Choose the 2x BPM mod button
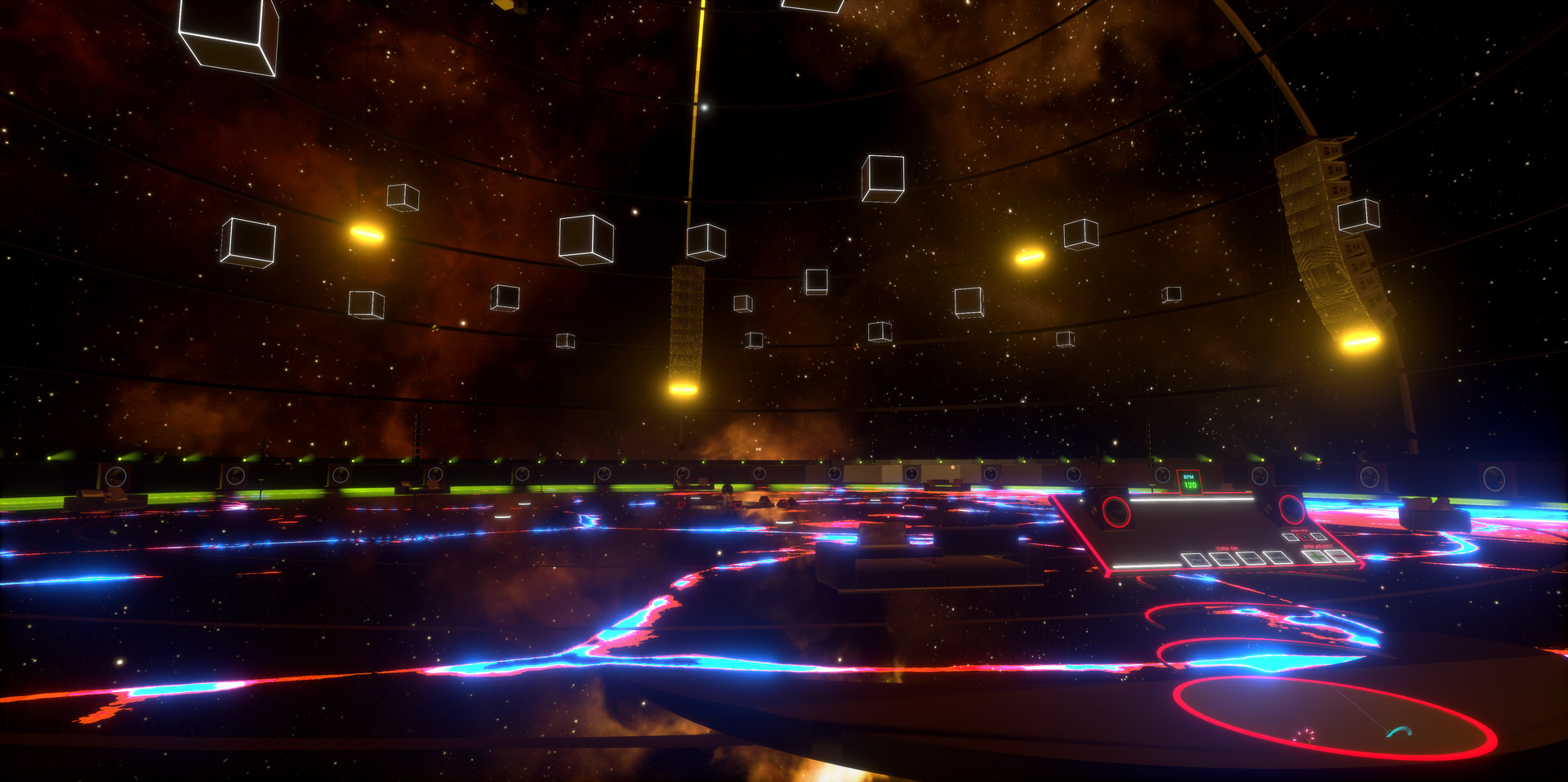 click(x=1316, y=537)
